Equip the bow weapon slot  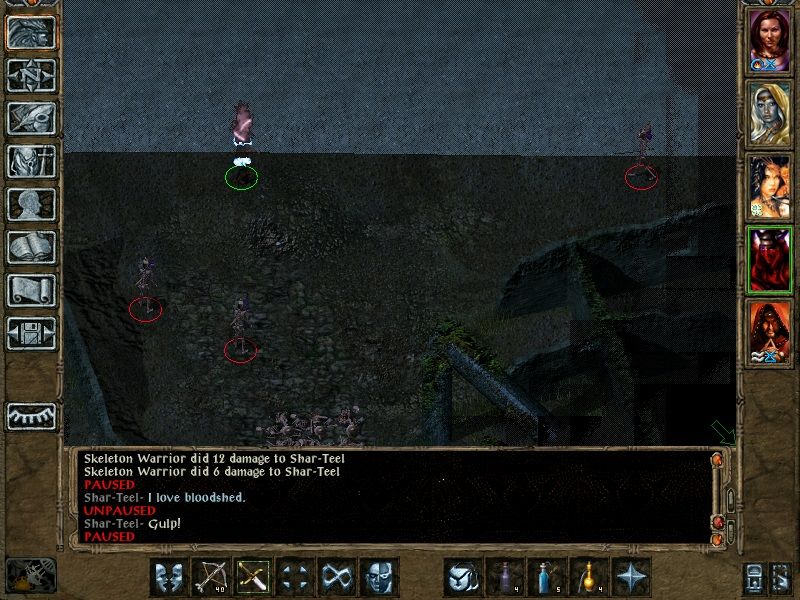point(211,577)
